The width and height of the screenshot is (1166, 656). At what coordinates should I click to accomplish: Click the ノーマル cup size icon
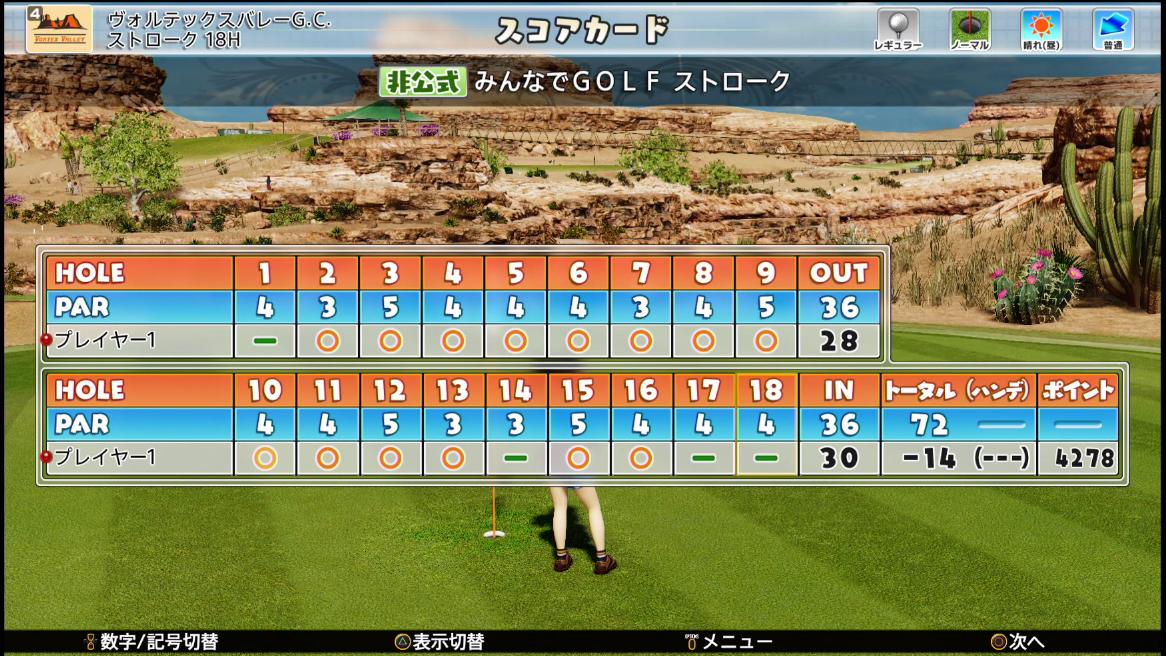point(969,26)
